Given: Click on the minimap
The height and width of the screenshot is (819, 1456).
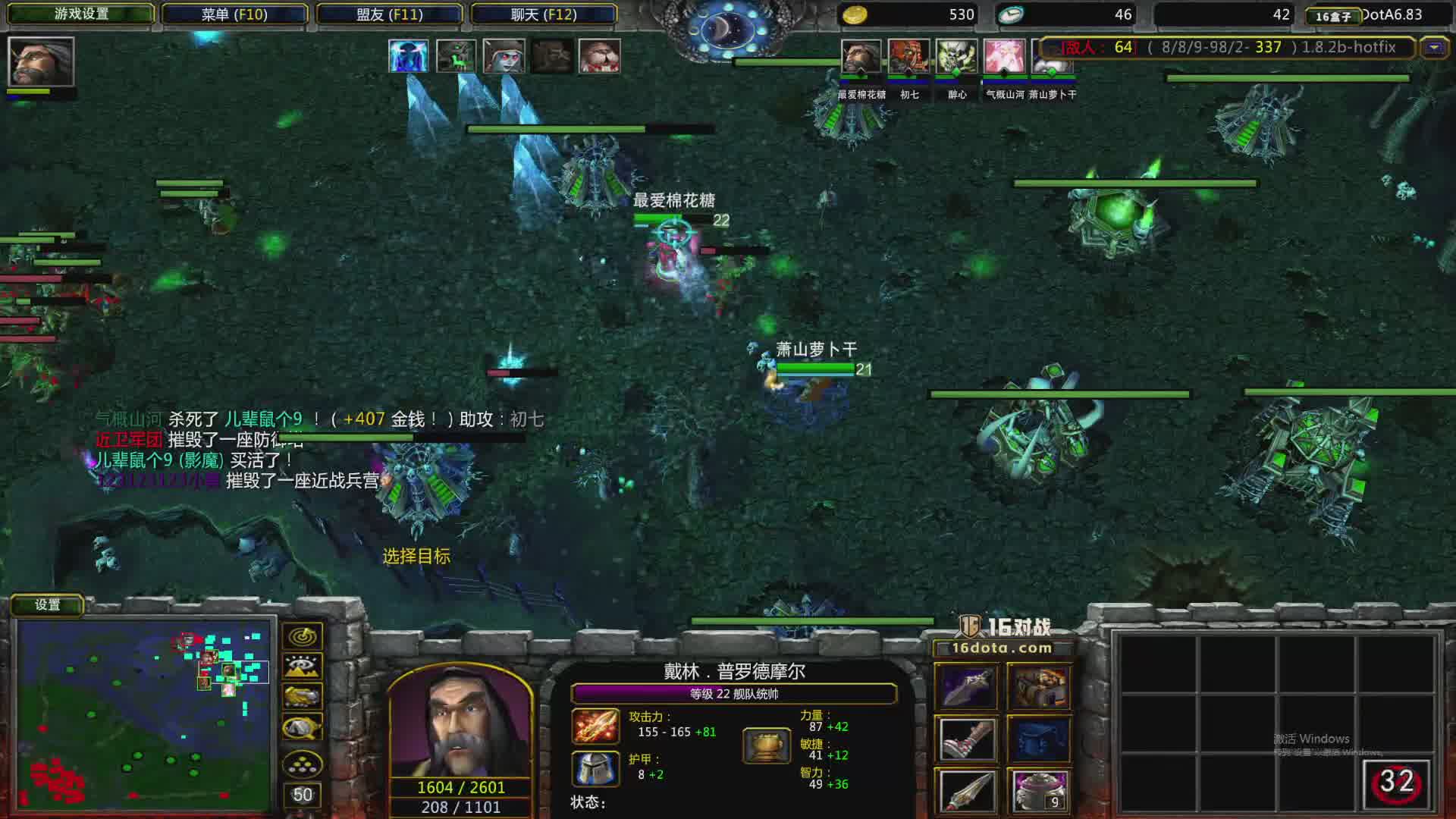Looking at the screenshot, I should coord(144,714).
